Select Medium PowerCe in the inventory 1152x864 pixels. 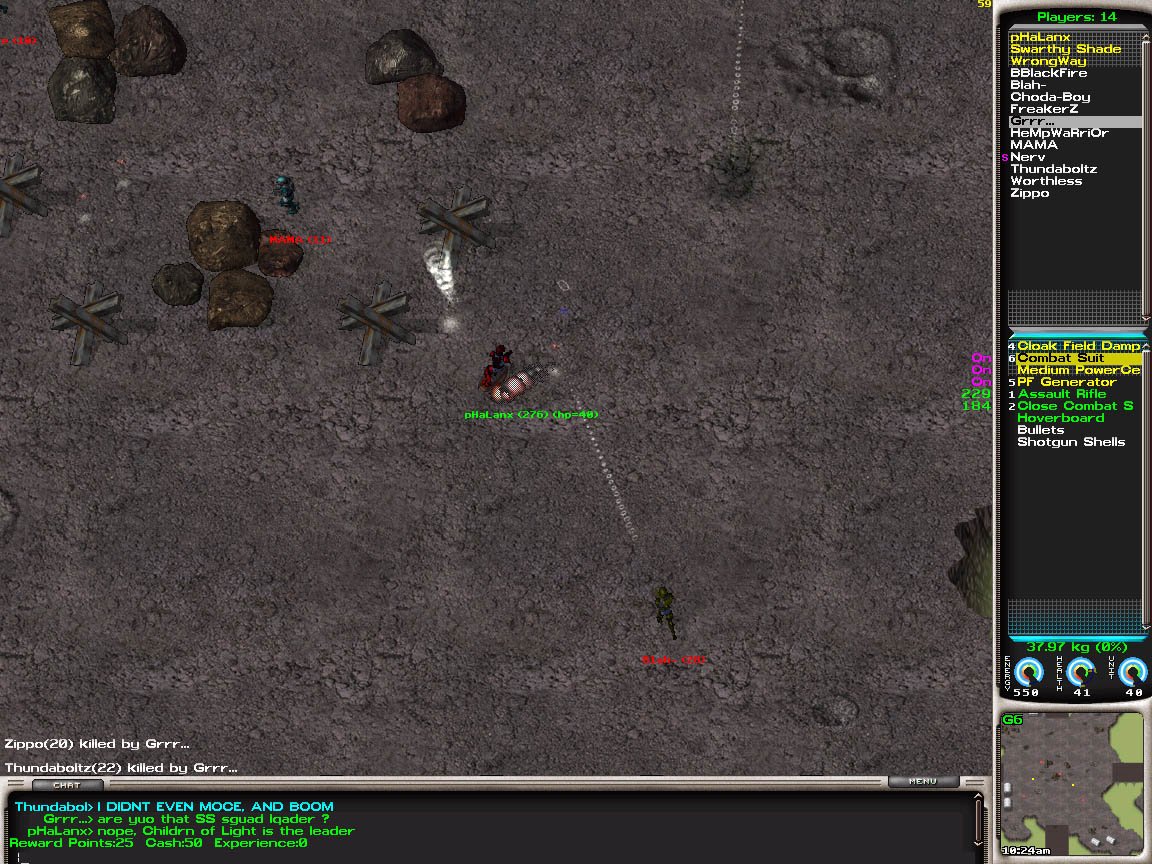1078,370
